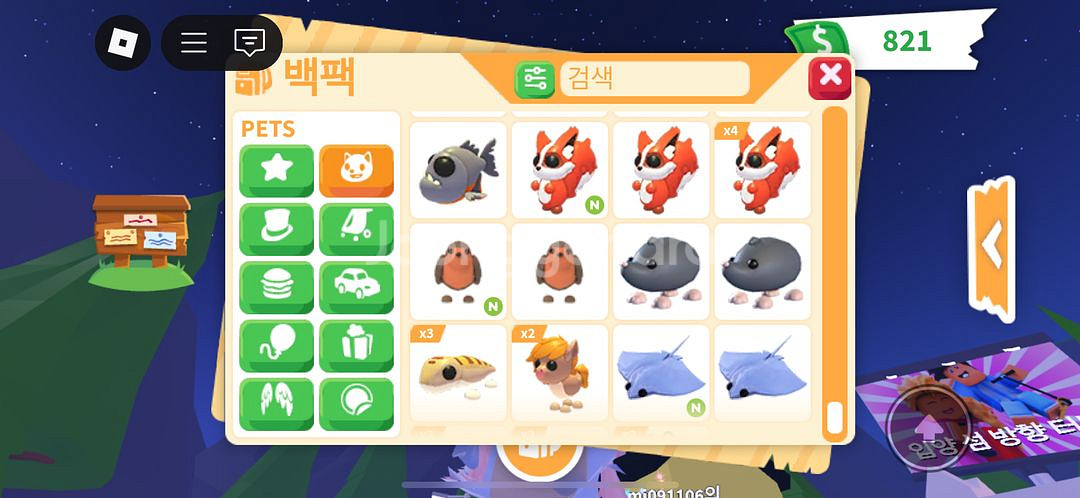Image resolution: width=1080 pixels, height=498 pixels.
Task: Close the backpack with the red X
Action: click(829, 78)
